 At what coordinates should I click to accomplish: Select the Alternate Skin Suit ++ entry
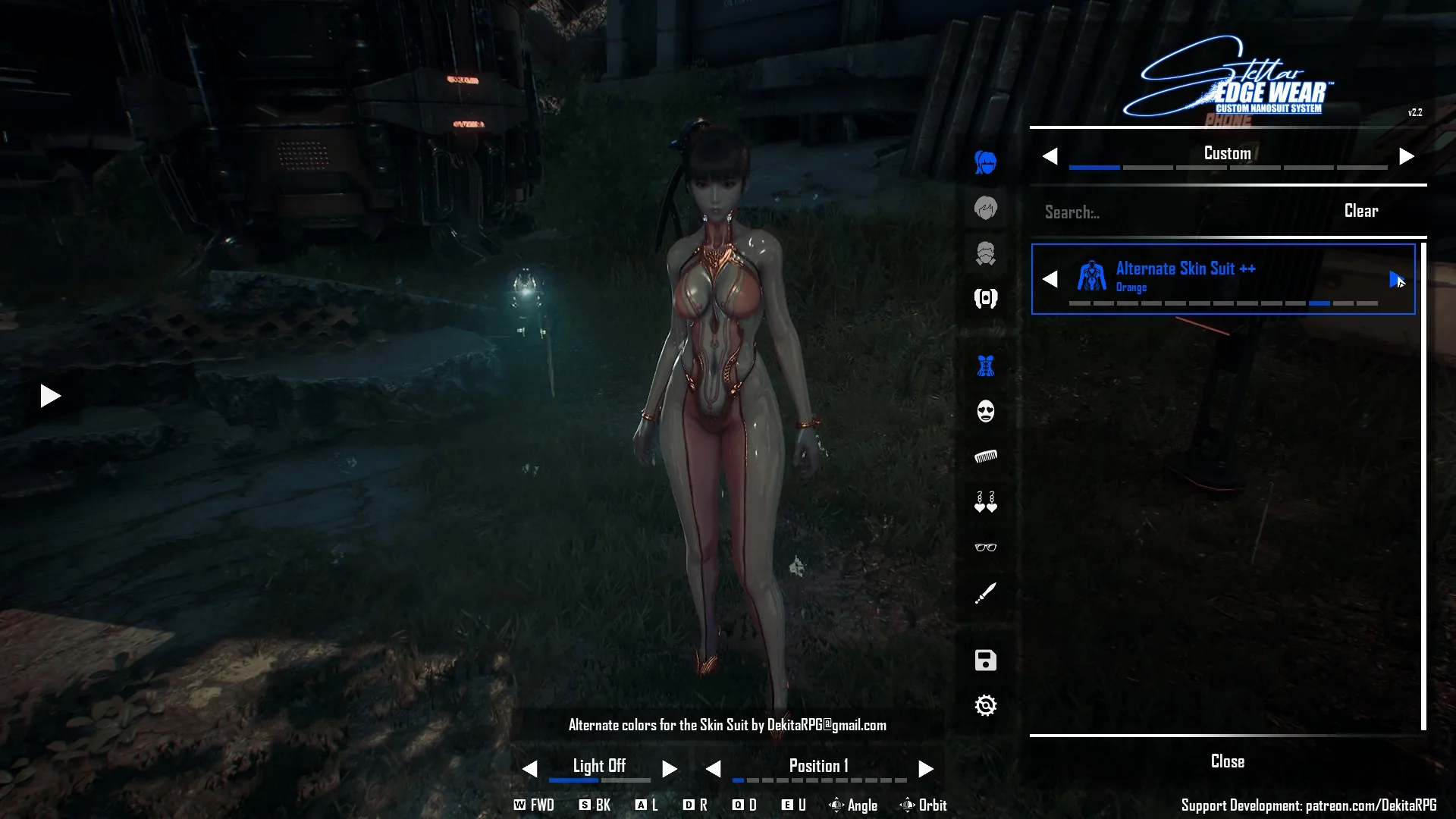(1213, 278)
